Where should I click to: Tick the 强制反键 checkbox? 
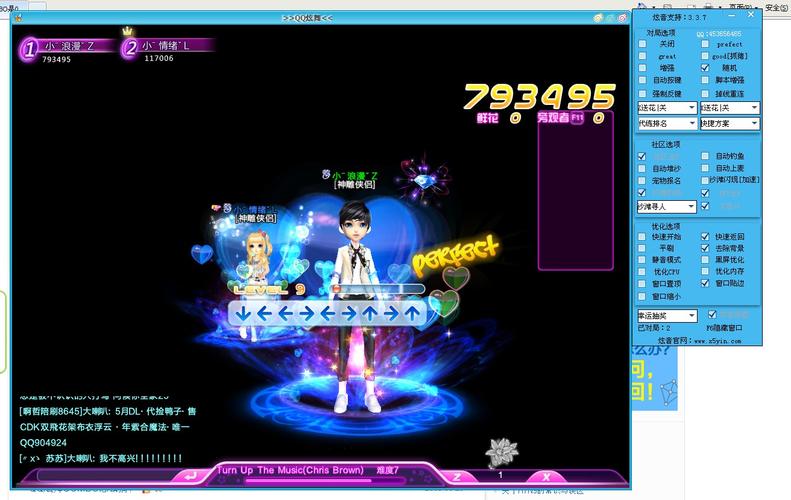click(x=643, y=92)
